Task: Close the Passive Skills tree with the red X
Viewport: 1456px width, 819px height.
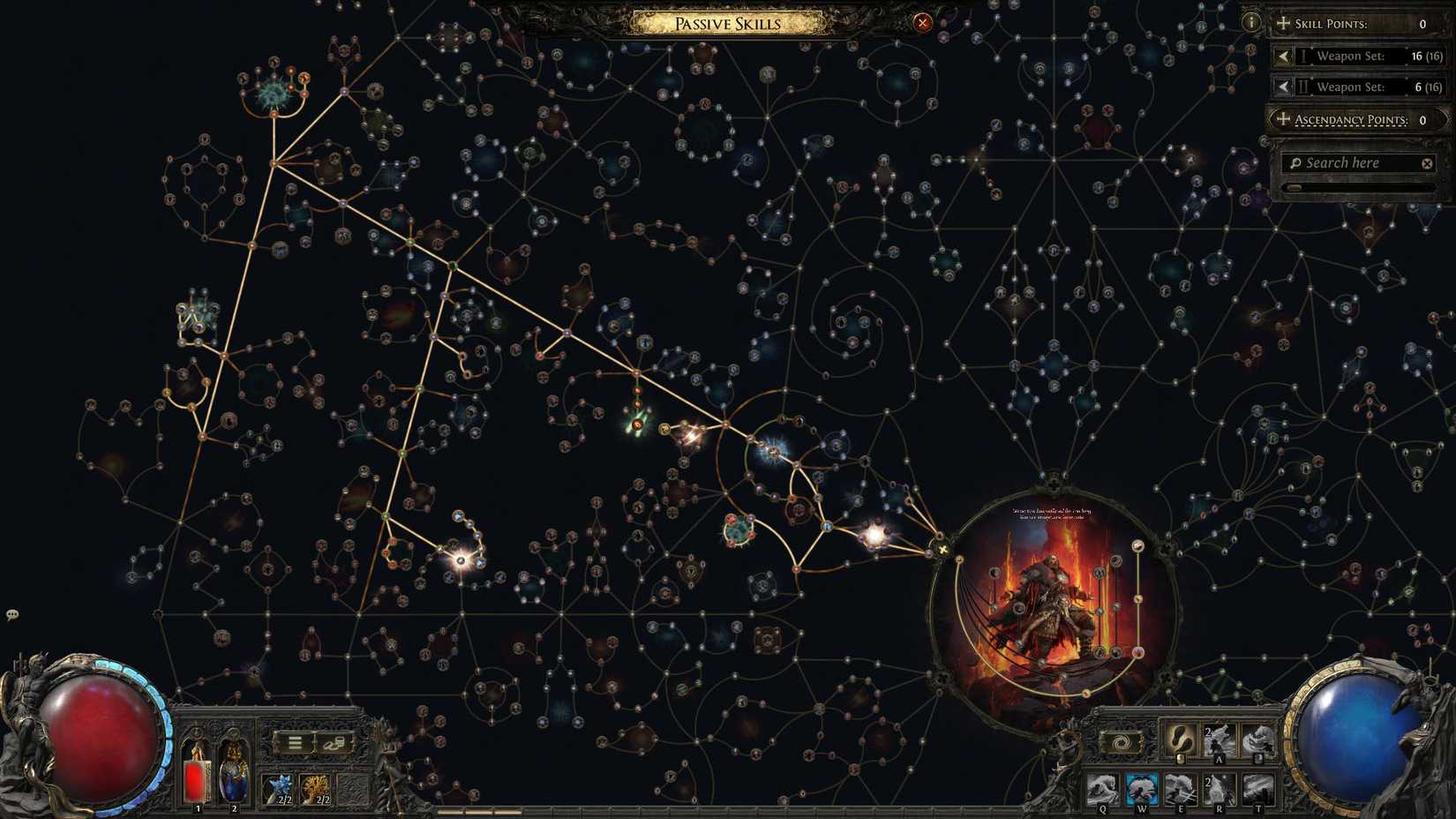Action: coord(923,22)
